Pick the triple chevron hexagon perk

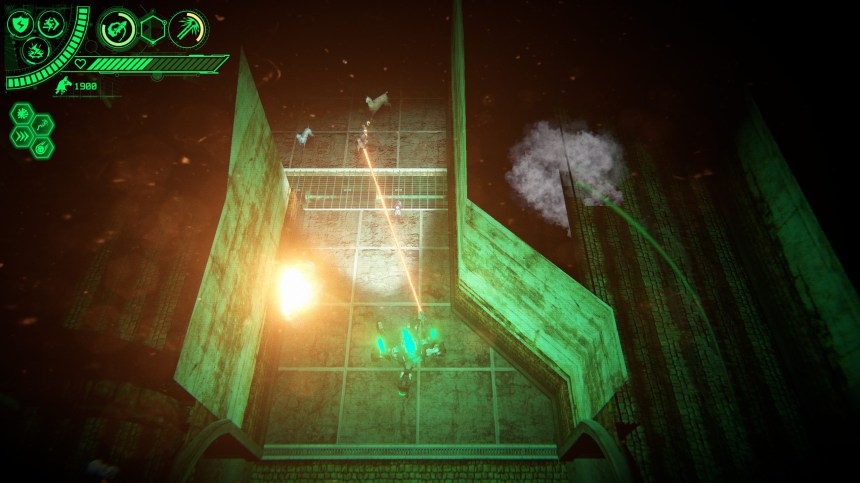(23, 135)
